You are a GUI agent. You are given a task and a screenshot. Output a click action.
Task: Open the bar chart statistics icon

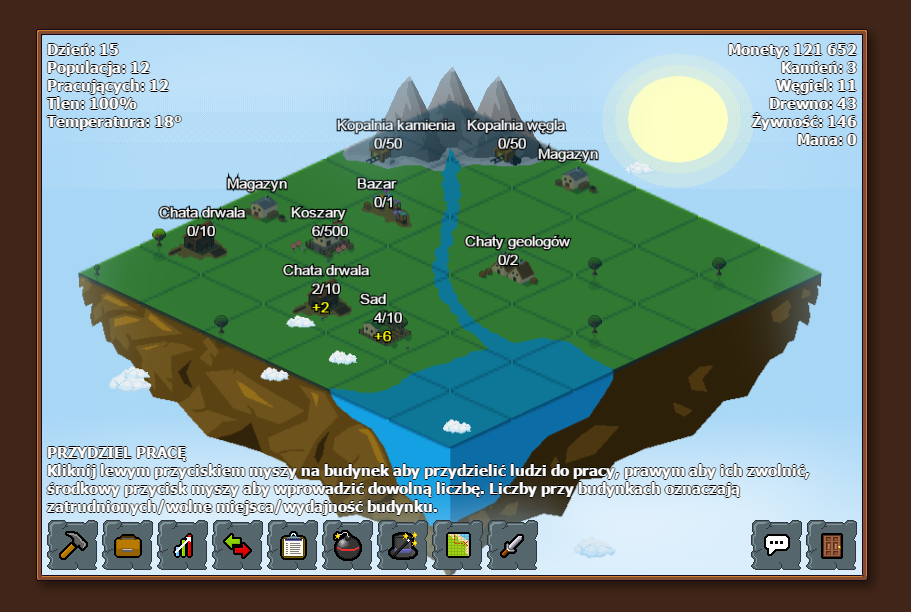pos(183,545)
